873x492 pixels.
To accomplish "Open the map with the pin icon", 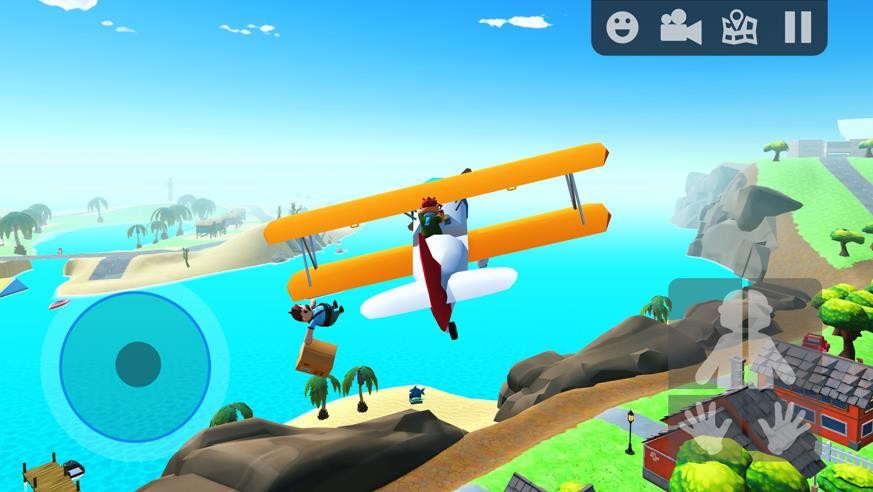I will point(739,27).
